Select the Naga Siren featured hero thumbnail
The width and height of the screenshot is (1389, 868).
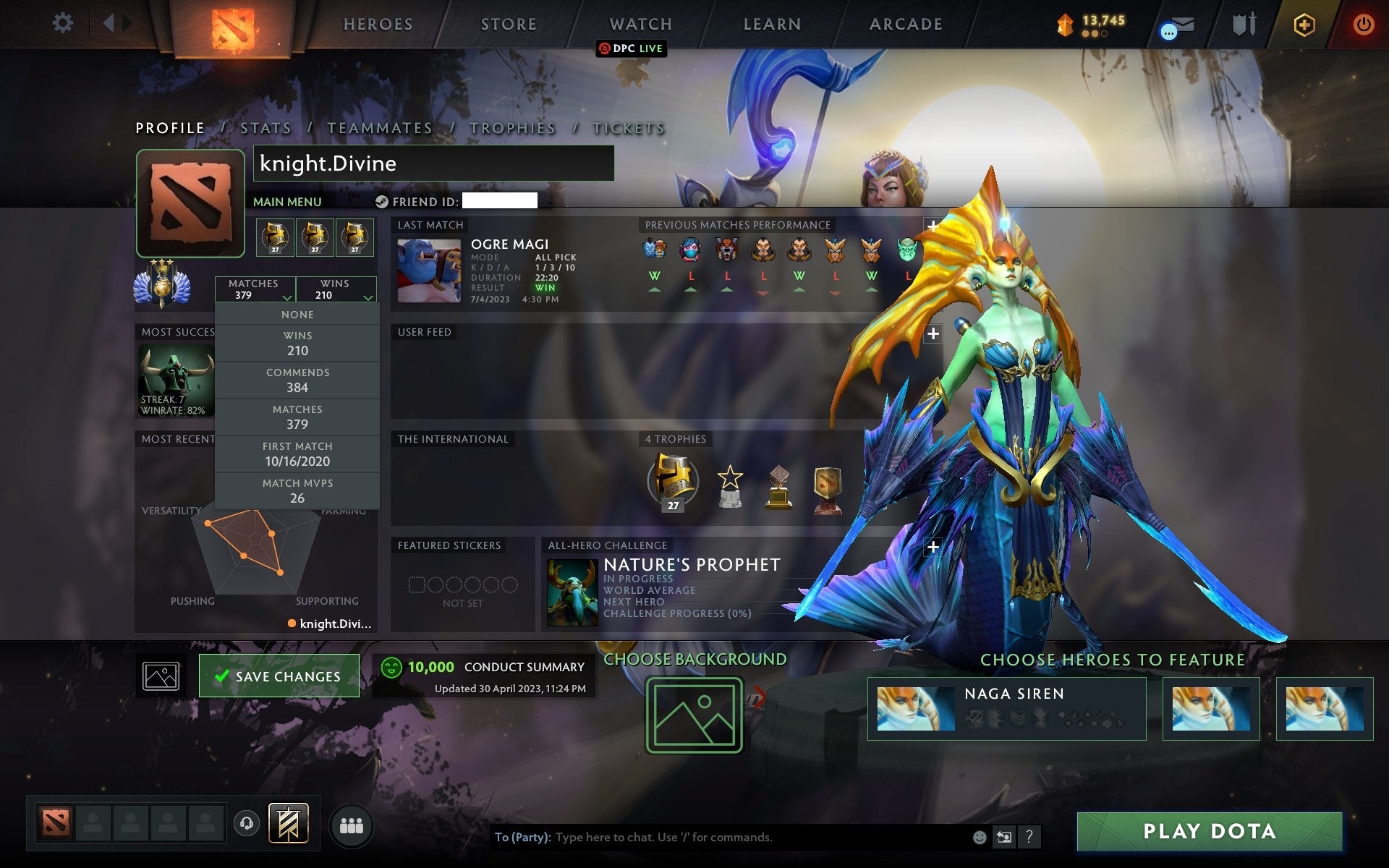(x=917, y=708)
